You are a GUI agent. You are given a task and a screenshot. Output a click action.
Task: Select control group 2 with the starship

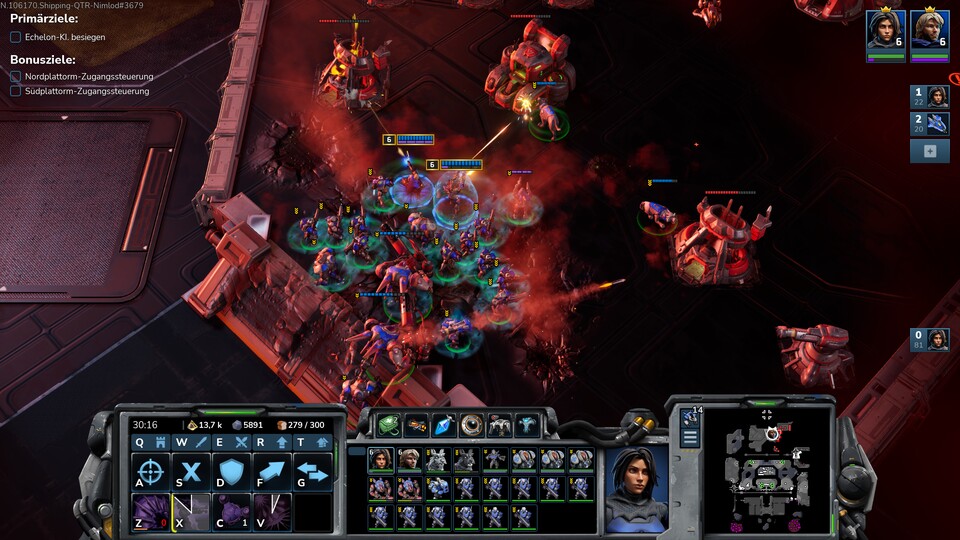[x=930, y=123]
